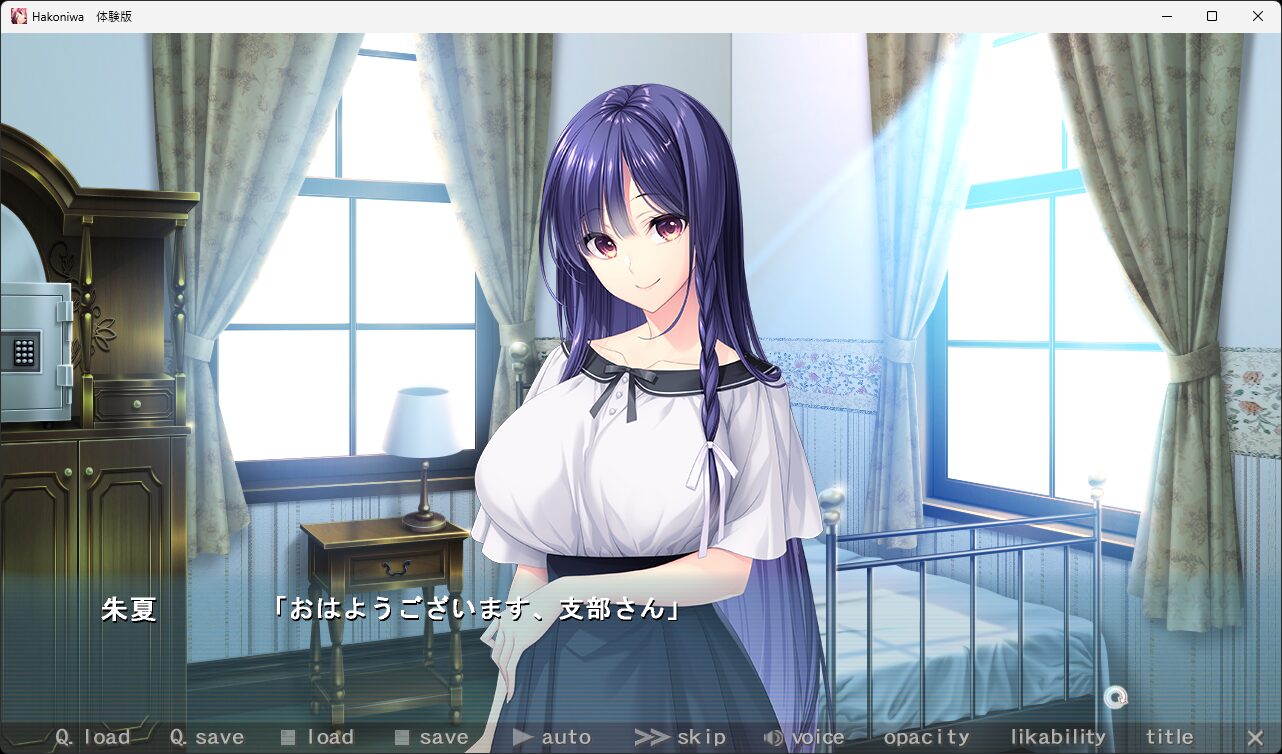Return to the title screen
The height and width of the screenshot is (754, 1282).
coord(1169,737)
